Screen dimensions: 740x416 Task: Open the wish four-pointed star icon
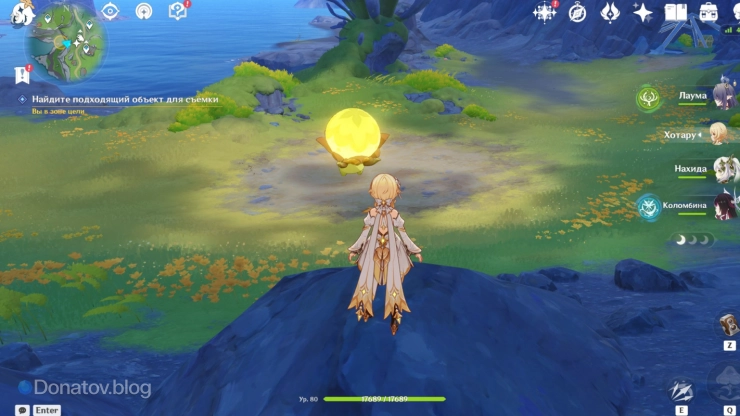(x=643, y=12)
